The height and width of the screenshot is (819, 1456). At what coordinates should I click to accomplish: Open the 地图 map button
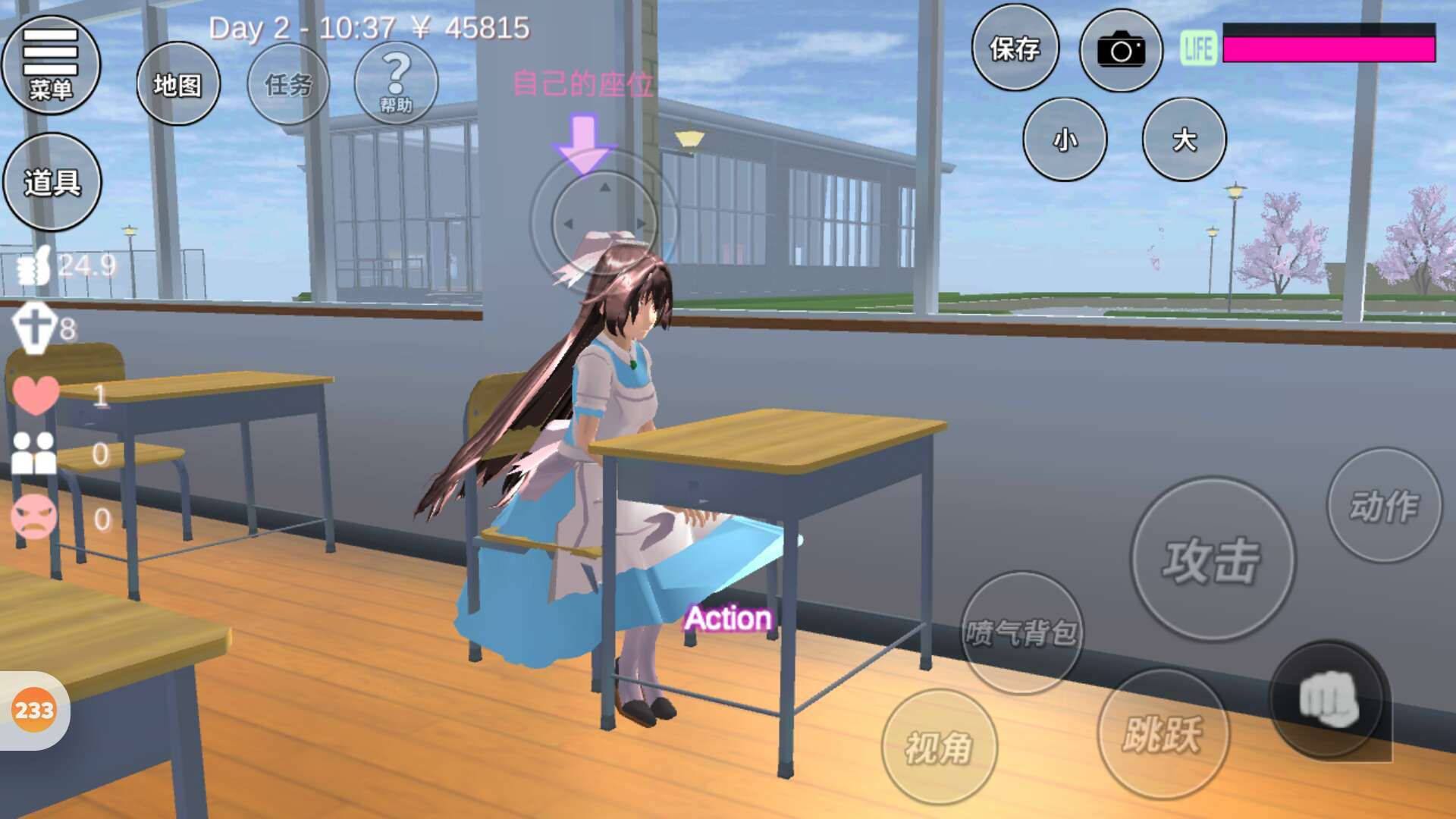pos(178,84)
